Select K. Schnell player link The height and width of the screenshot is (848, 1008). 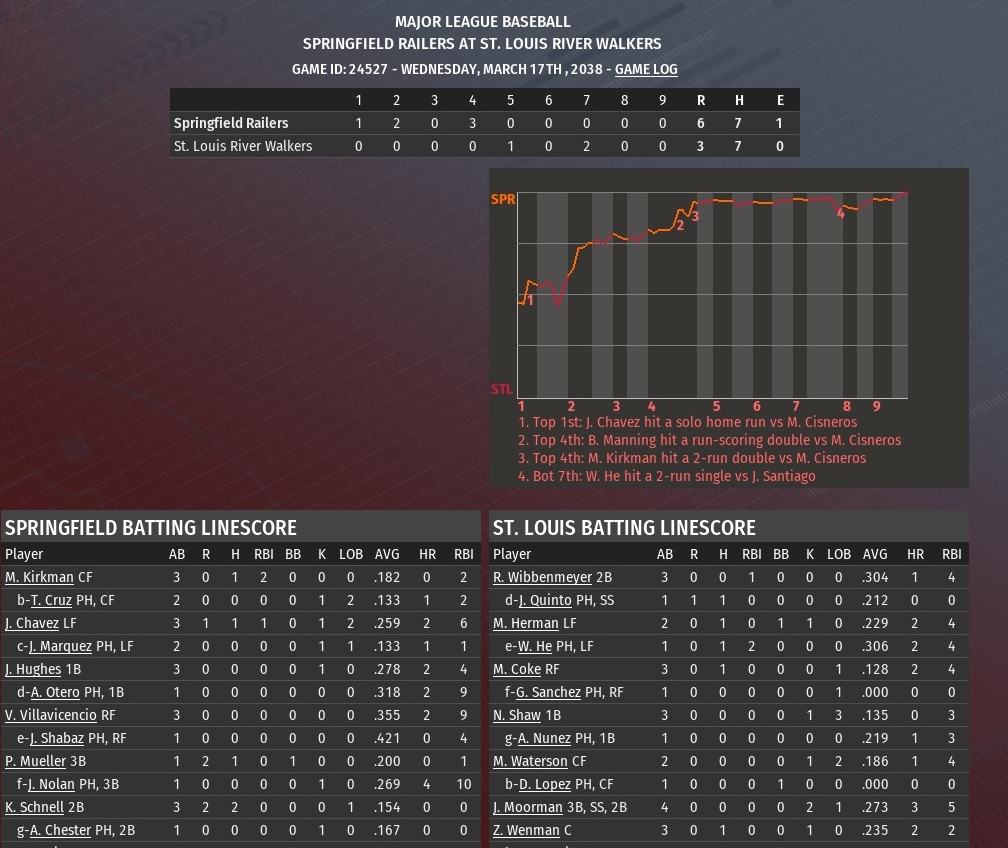(x=34, y=807)
